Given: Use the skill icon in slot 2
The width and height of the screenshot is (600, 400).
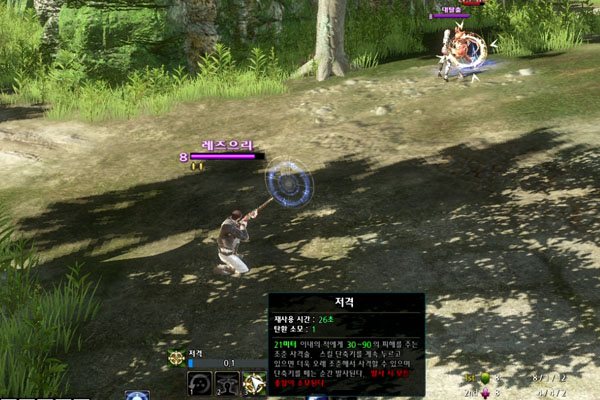Looking at the screenshot, I should (x=227, y=384).
